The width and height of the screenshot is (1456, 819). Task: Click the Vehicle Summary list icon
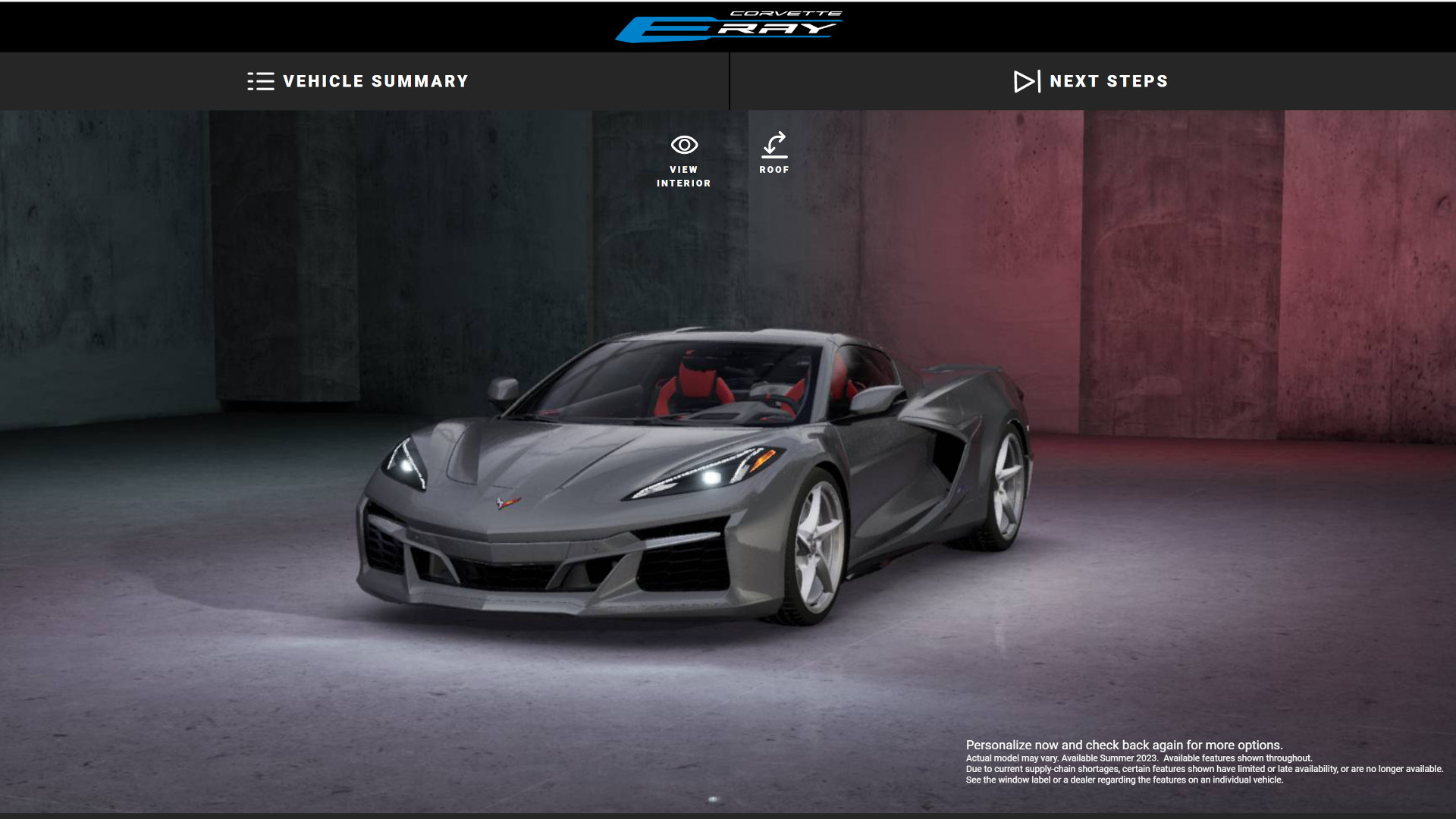261,81
